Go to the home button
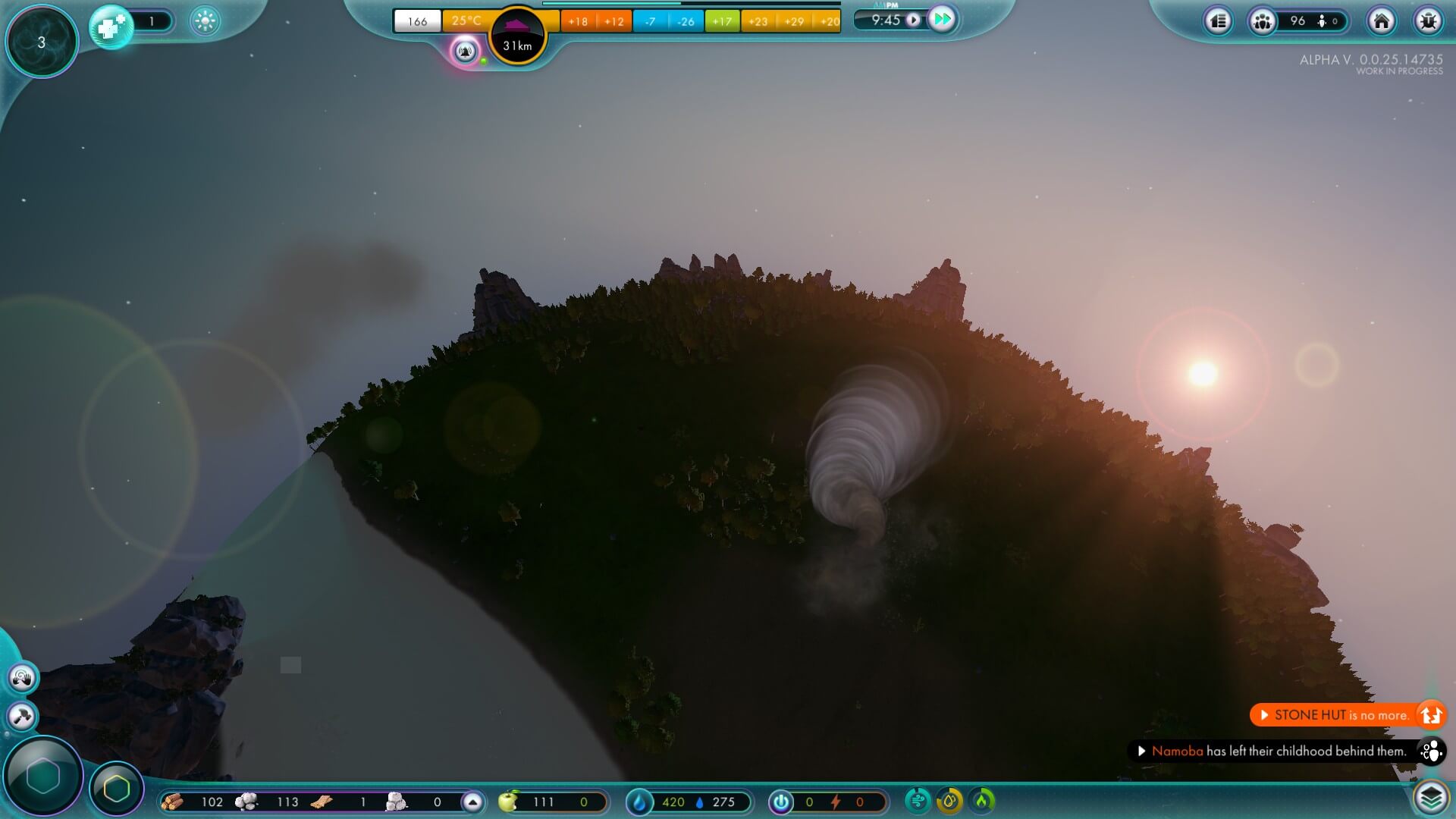Screen dimensions: 1456x819 tap(1381, 21)
